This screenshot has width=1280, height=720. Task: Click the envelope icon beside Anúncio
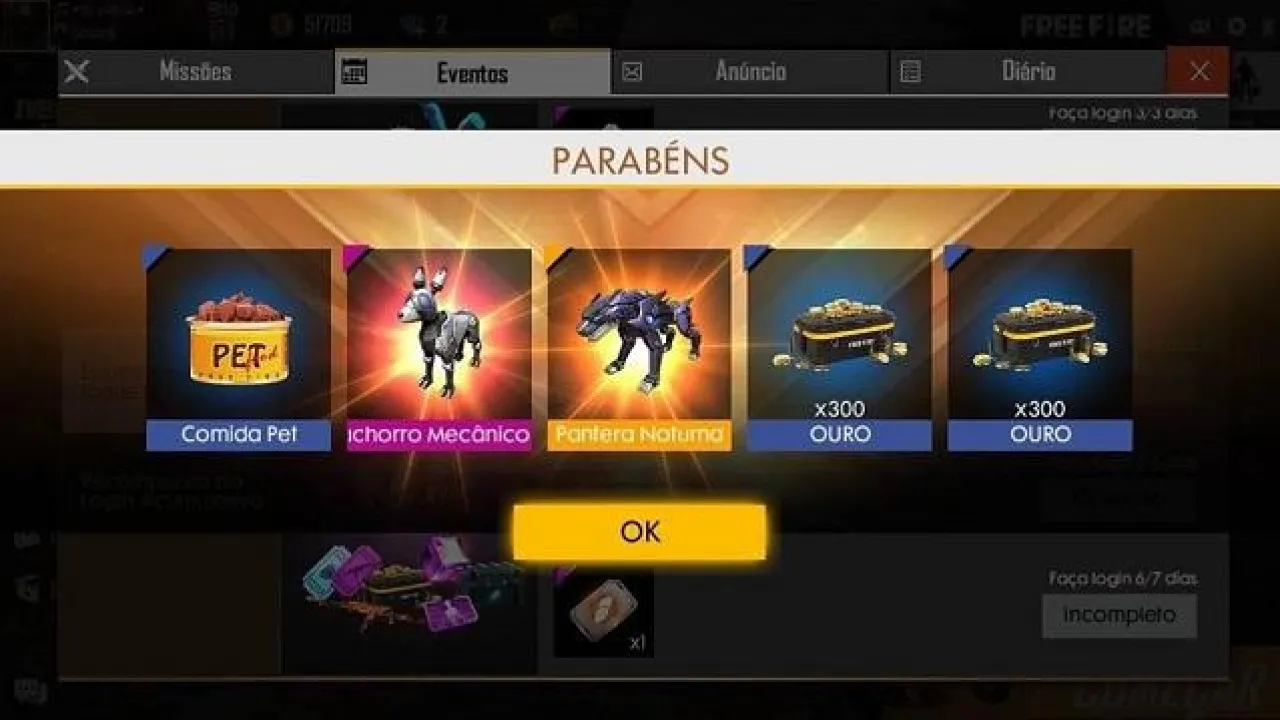(x=633, y=70)
